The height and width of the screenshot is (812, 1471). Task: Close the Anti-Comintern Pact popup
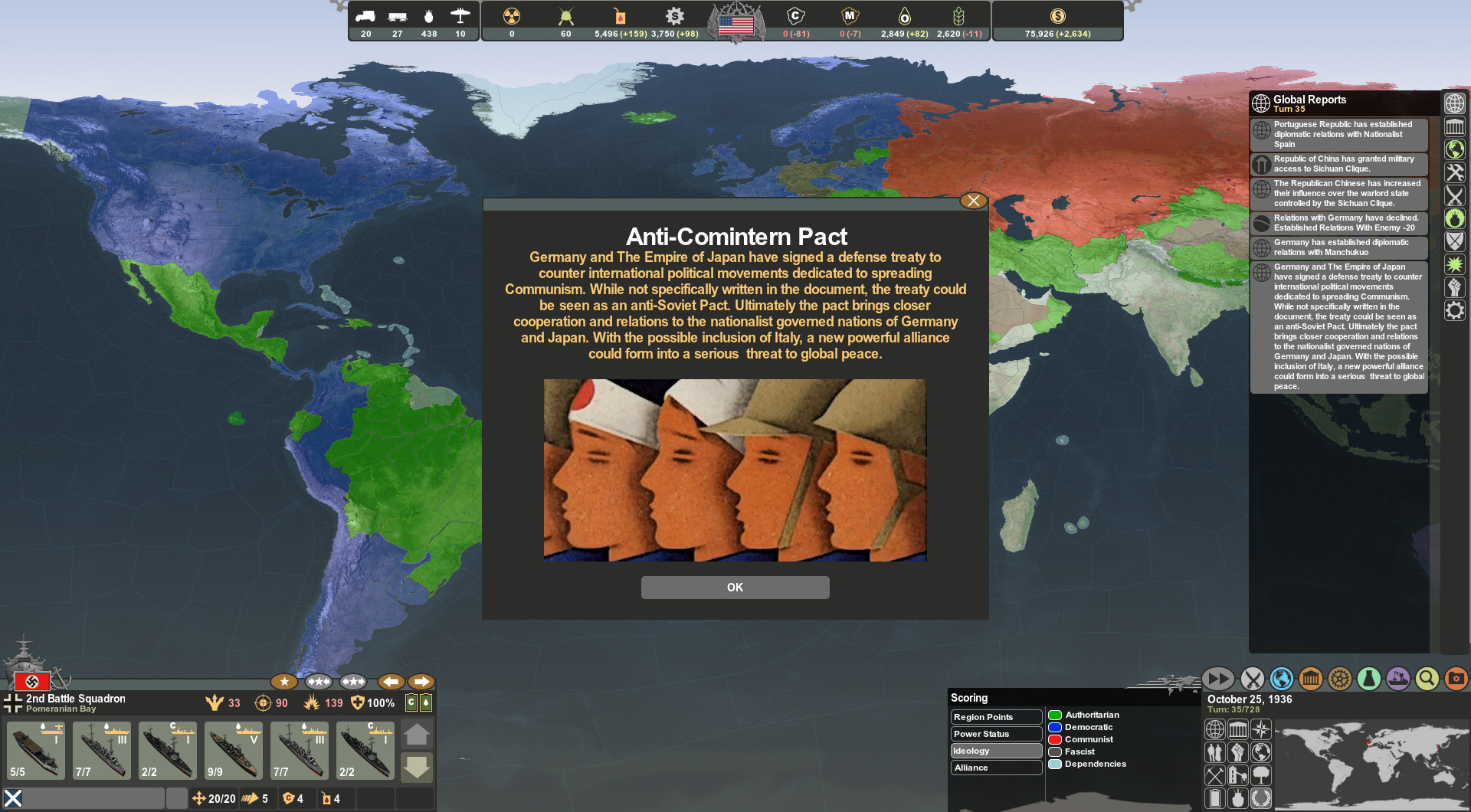tap(973, 201)
